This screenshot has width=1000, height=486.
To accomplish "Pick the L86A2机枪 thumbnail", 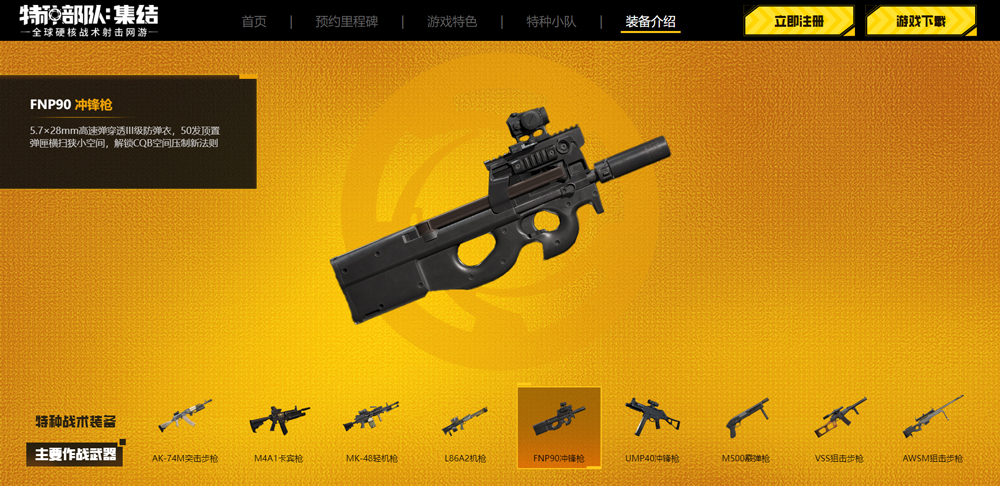I will coord(465,425).
